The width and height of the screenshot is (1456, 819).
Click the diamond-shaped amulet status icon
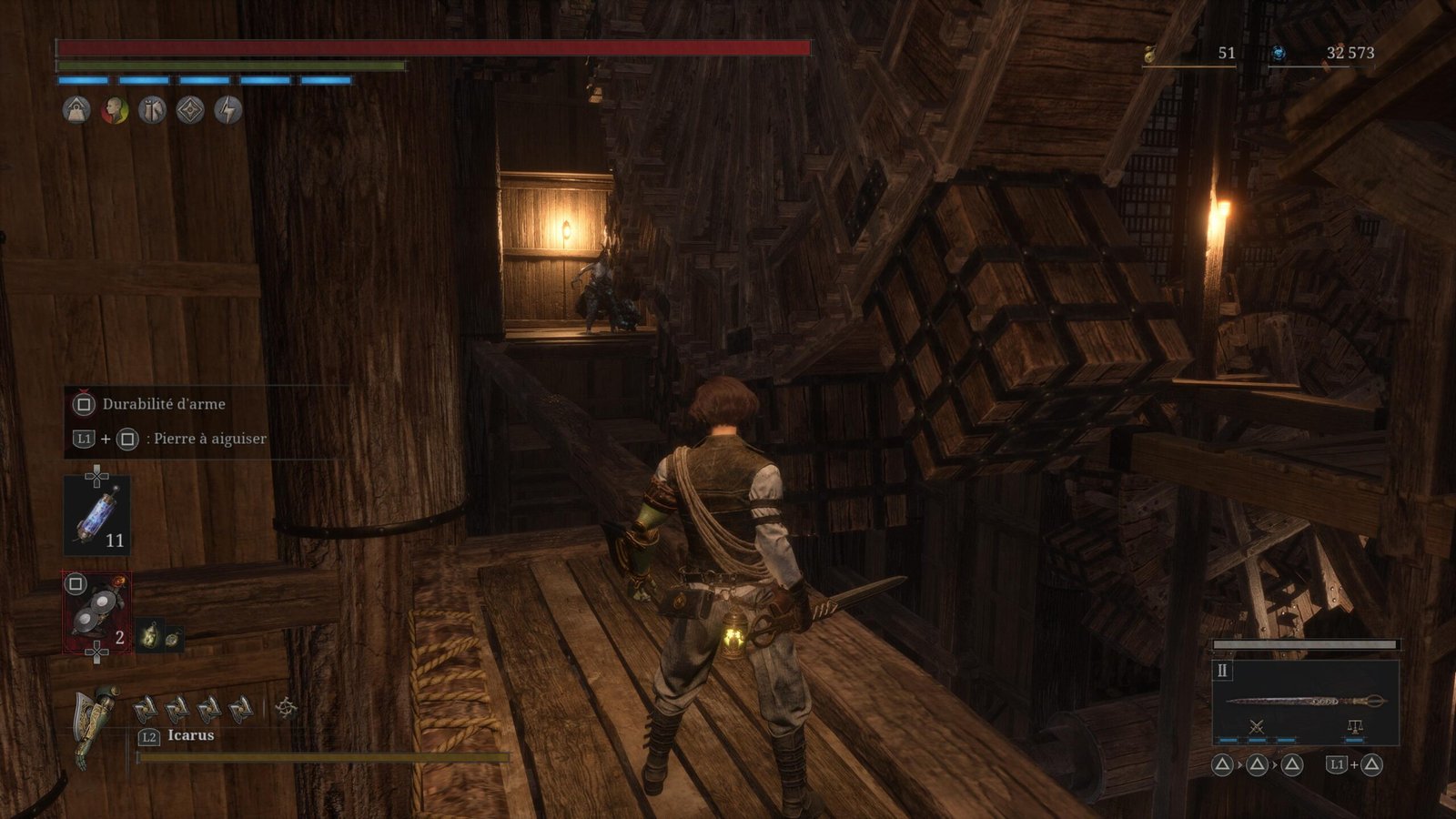point(190,111)
